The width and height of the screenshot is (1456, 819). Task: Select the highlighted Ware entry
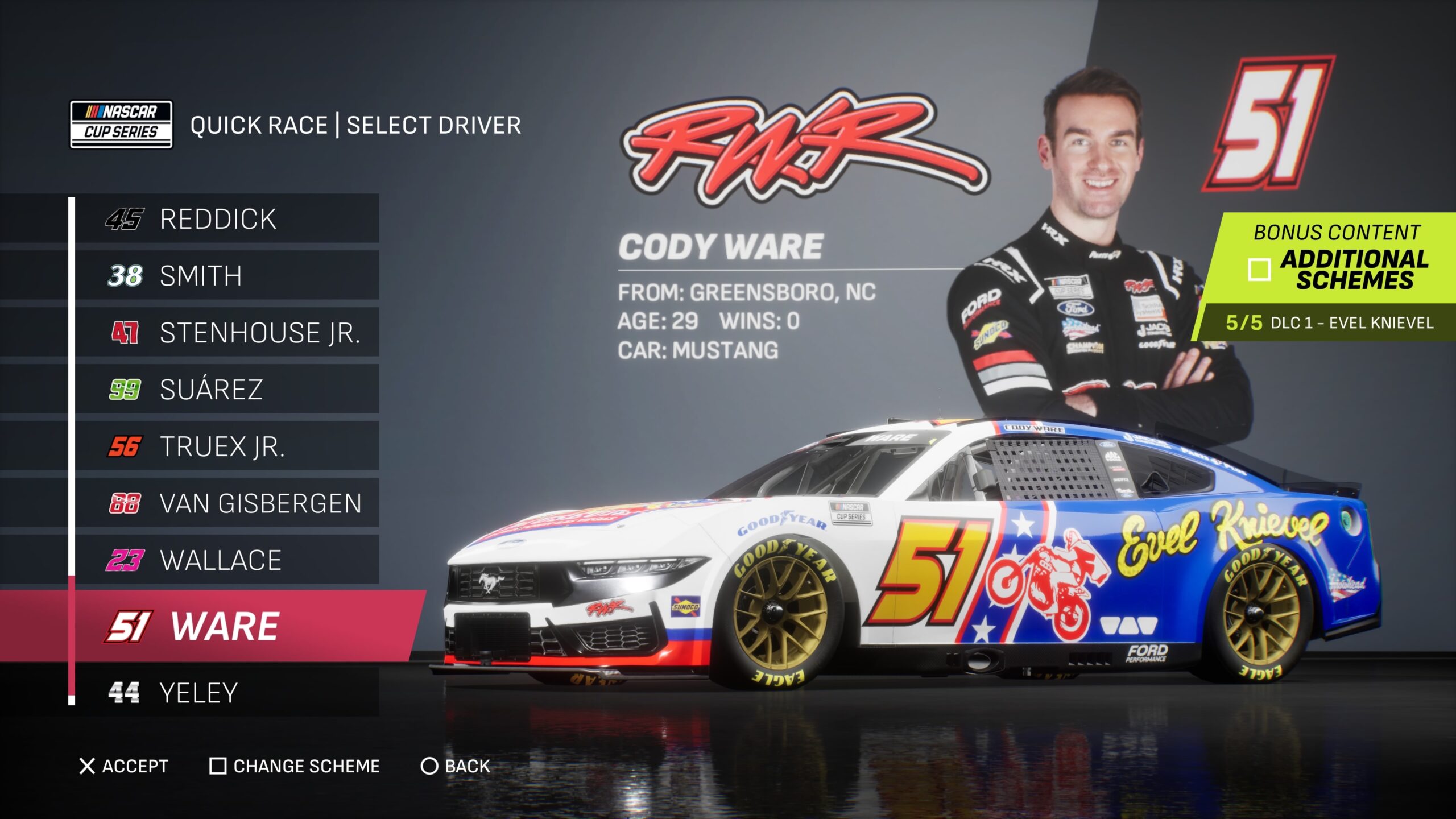(224, 626)
